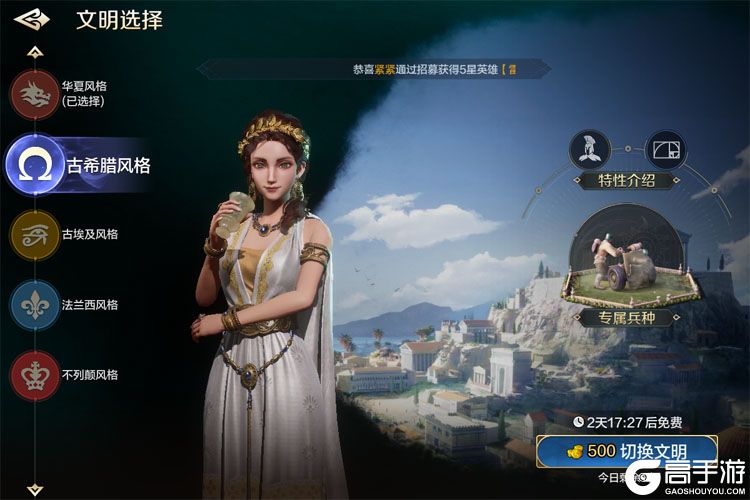Open the Greek helmet trait icon
The image size is (750, 500).
tap(590, 150)
